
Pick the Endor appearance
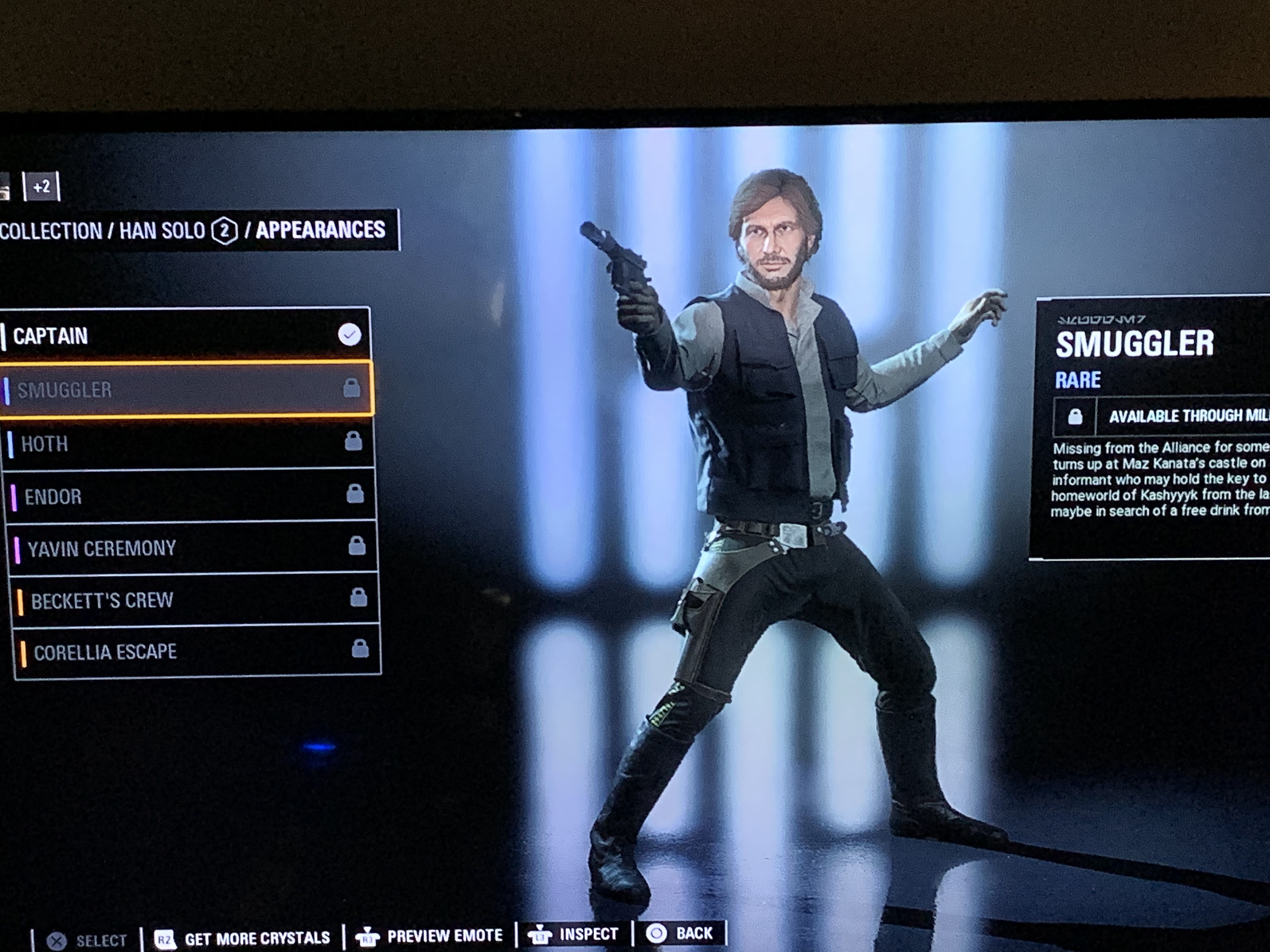(x=191, y=496)
